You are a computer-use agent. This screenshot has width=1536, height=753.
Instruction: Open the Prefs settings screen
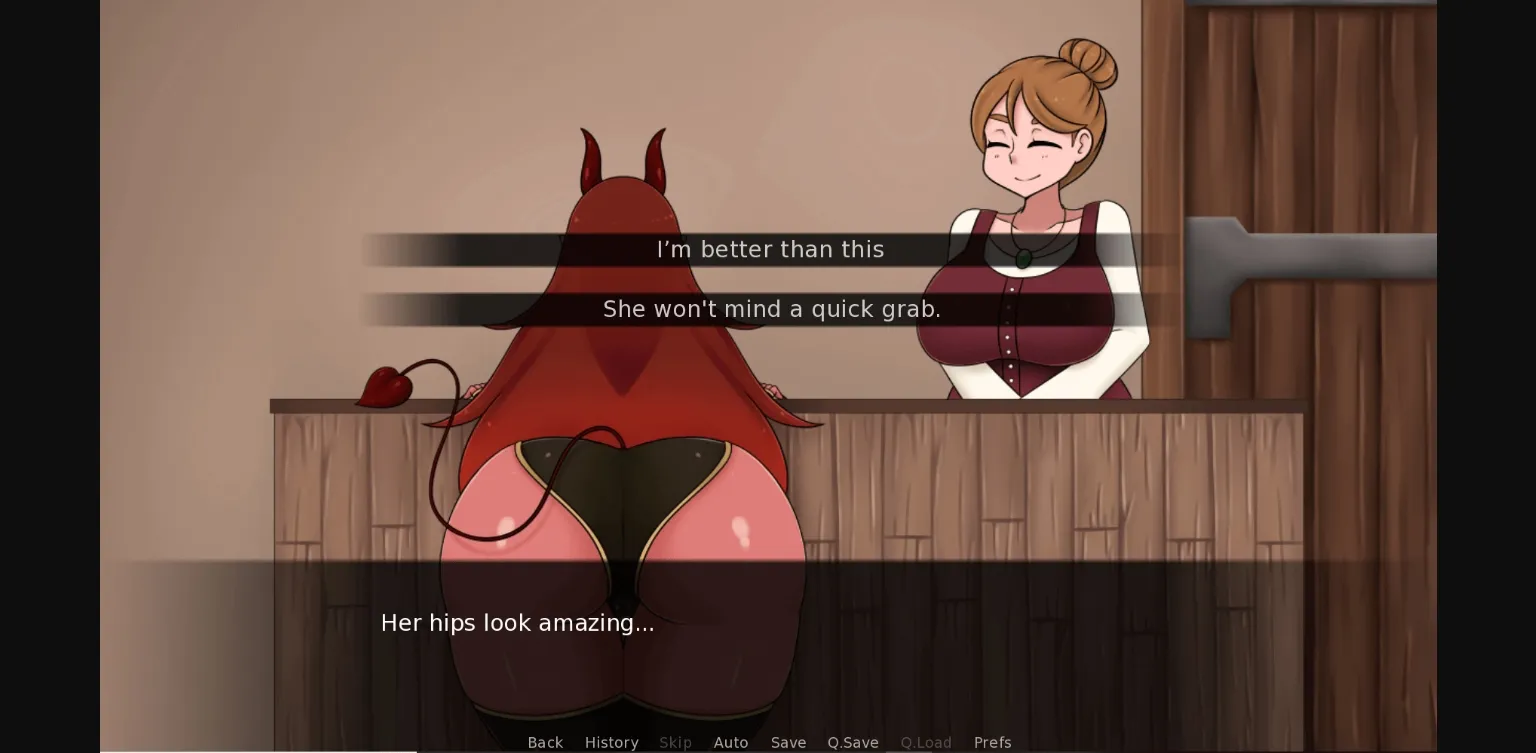(x=992, y=742)
